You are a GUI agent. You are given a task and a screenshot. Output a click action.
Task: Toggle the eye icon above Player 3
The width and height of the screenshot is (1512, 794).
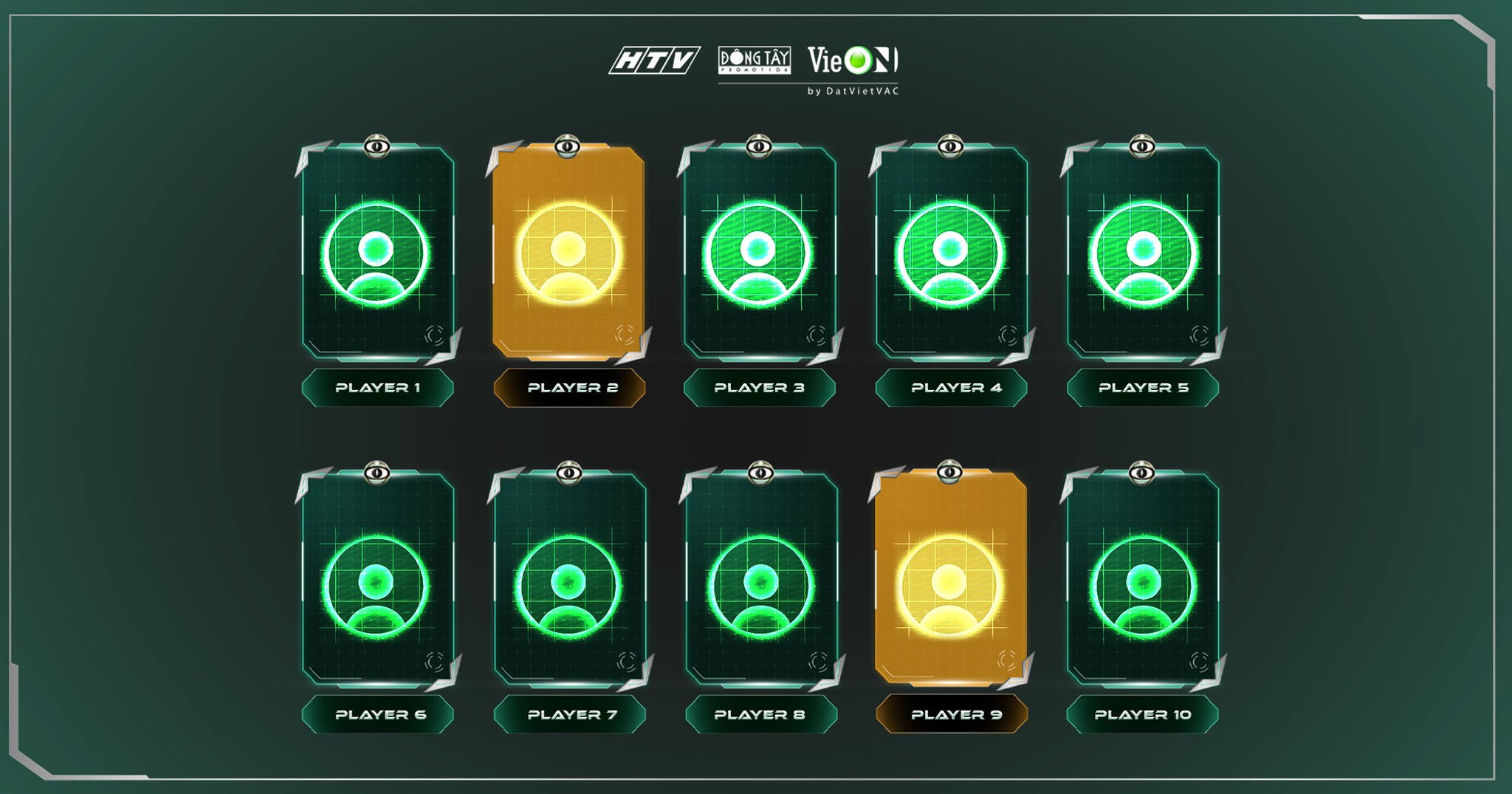759,147
